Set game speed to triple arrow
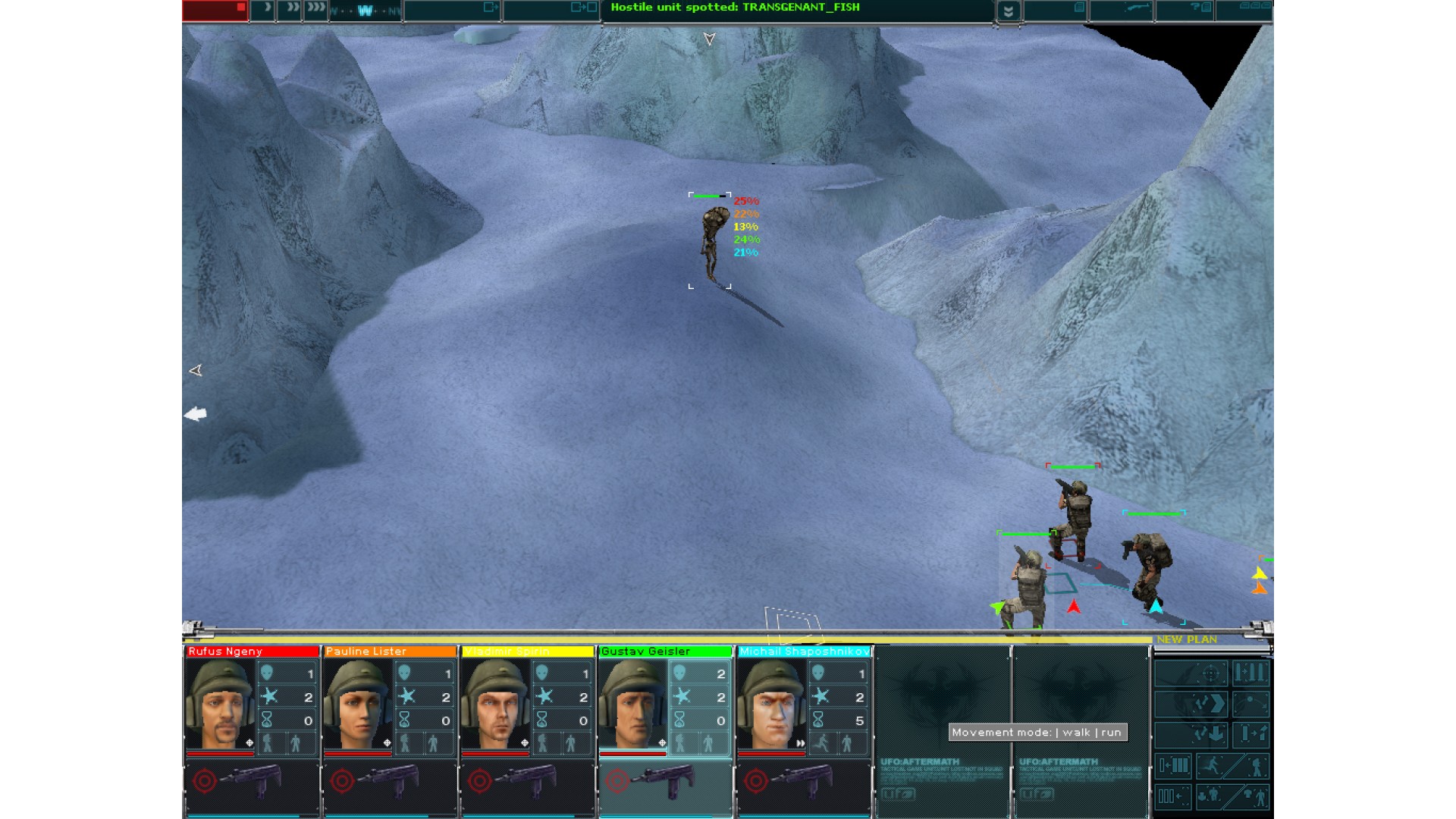 pos(315,10)
